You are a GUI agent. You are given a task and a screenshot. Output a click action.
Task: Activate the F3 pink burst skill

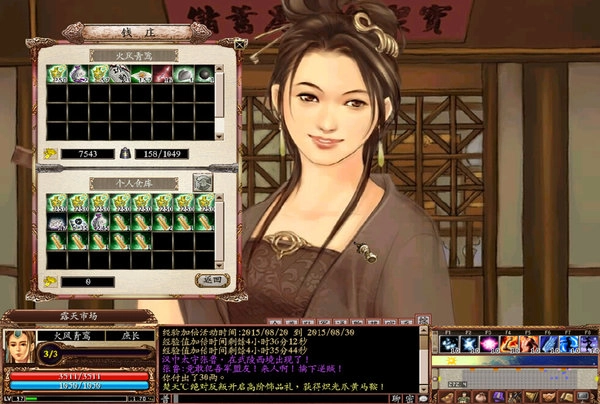tap(487, 343)
